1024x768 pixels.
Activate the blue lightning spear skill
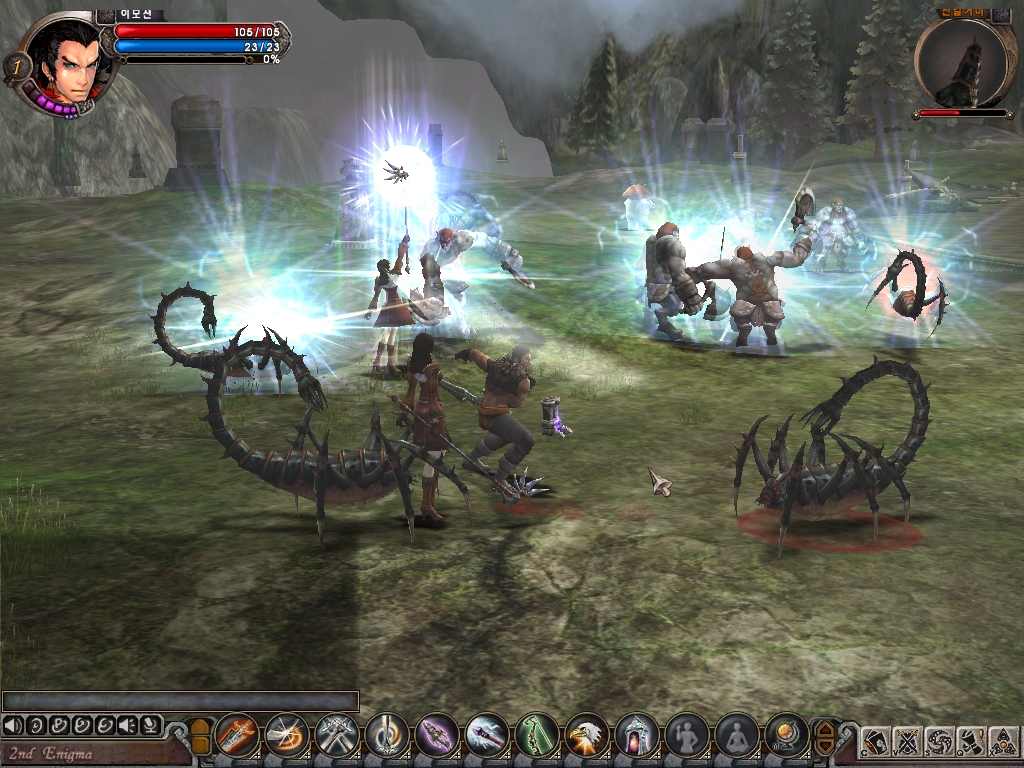tap(487, 737)
